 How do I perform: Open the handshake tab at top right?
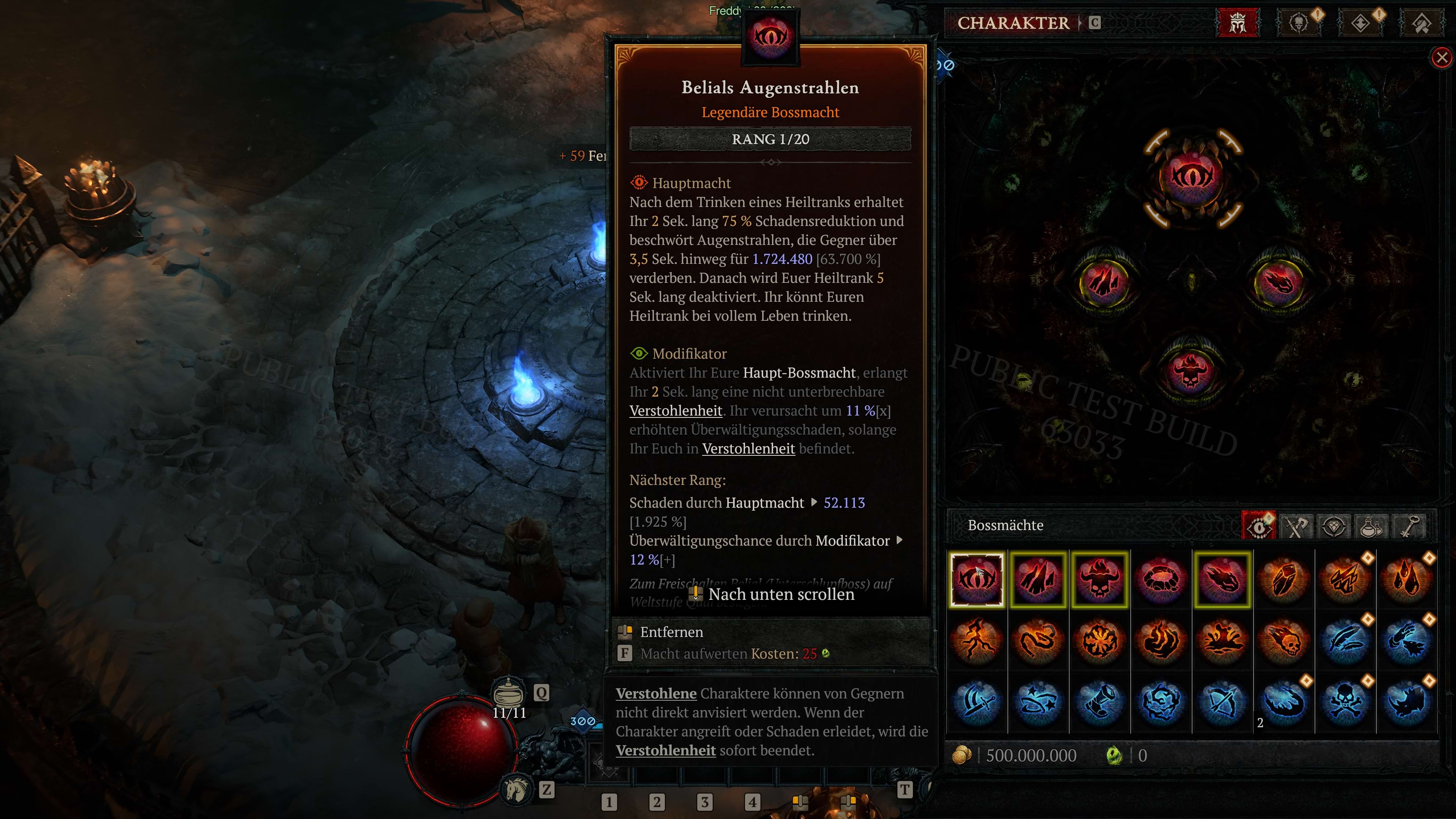pyautogui.click(x=1421, y=23)
